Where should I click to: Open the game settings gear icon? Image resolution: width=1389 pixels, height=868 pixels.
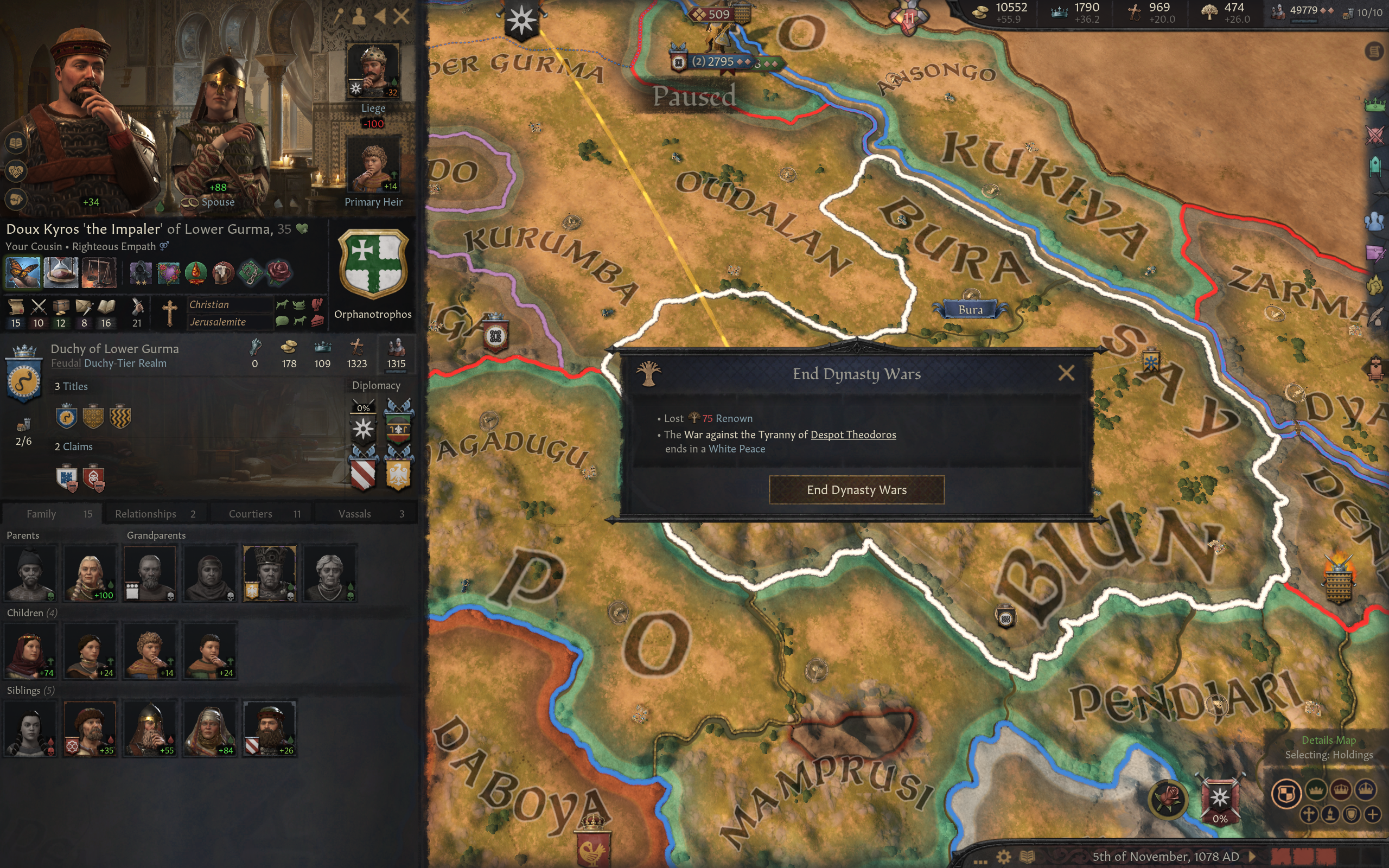pos(1003,857)
